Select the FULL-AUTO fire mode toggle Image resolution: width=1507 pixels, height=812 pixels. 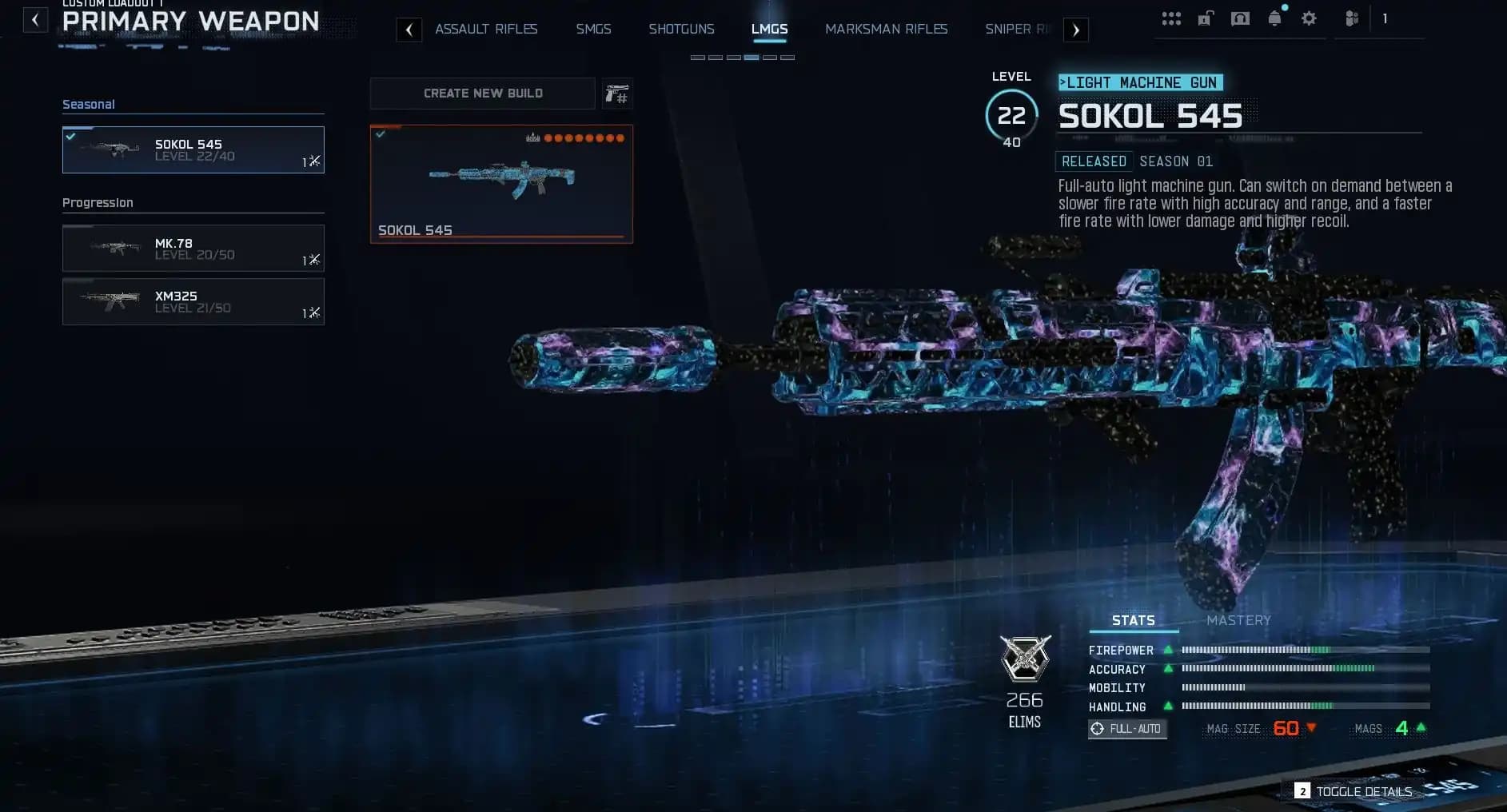pos(1127,729)
